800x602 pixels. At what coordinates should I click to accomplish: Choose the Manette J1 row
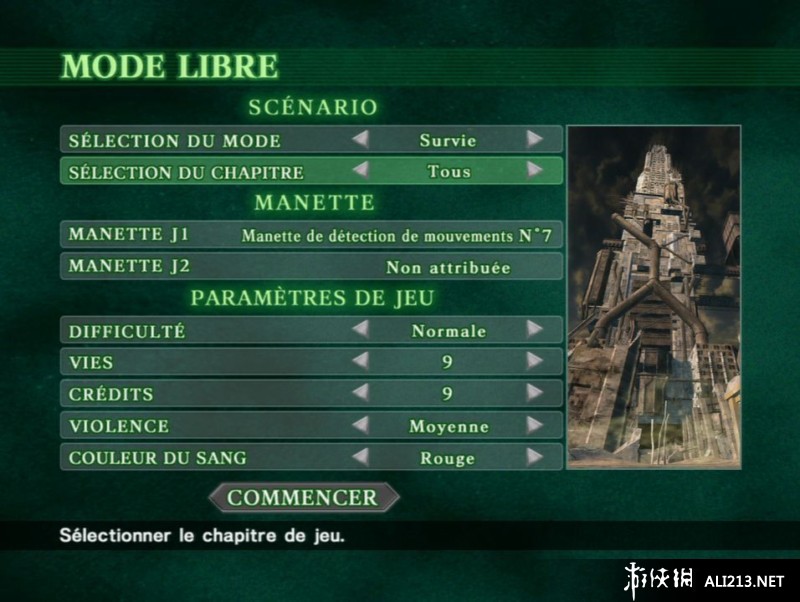311,235
